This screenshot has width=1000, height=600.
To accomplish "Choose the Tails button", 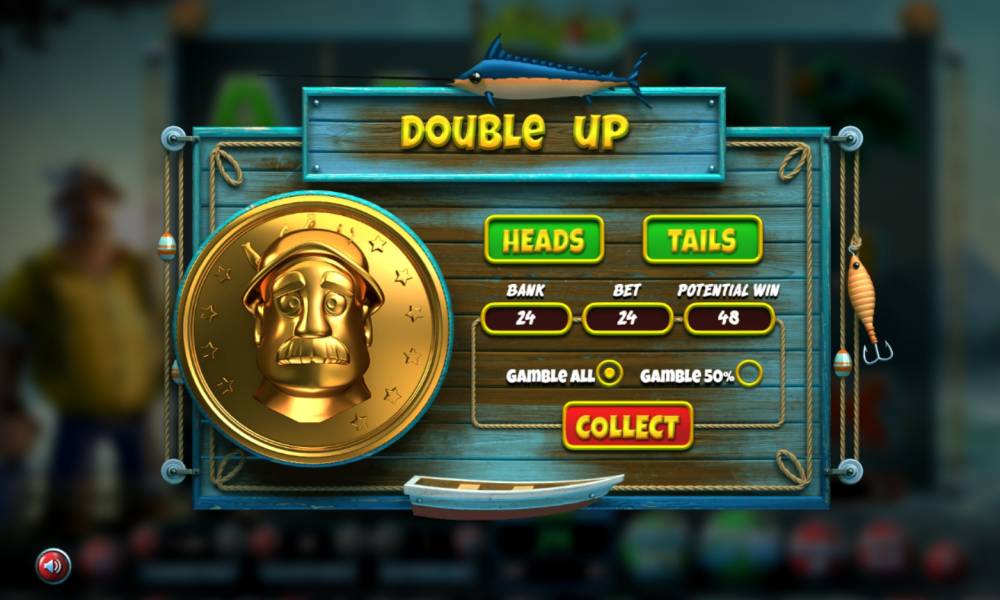I will 702,240.
